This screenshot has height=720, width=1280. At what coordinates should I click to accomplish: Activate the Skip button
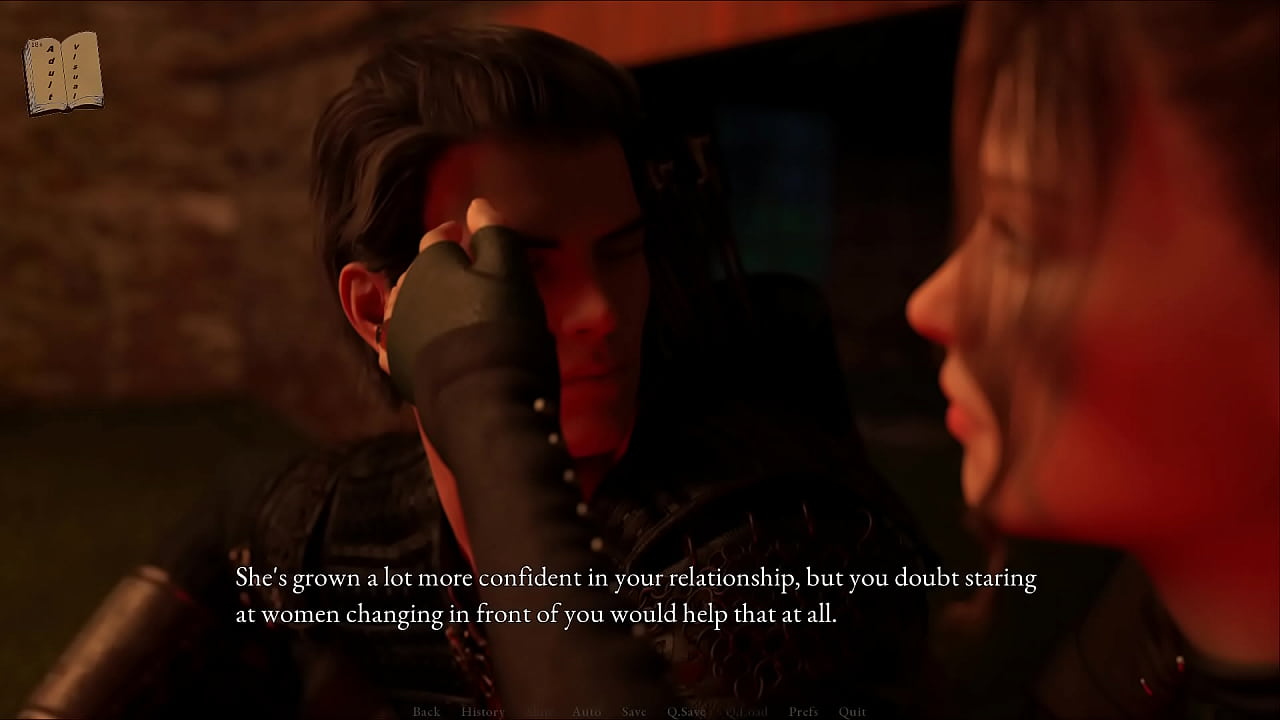tap(538, 711)
